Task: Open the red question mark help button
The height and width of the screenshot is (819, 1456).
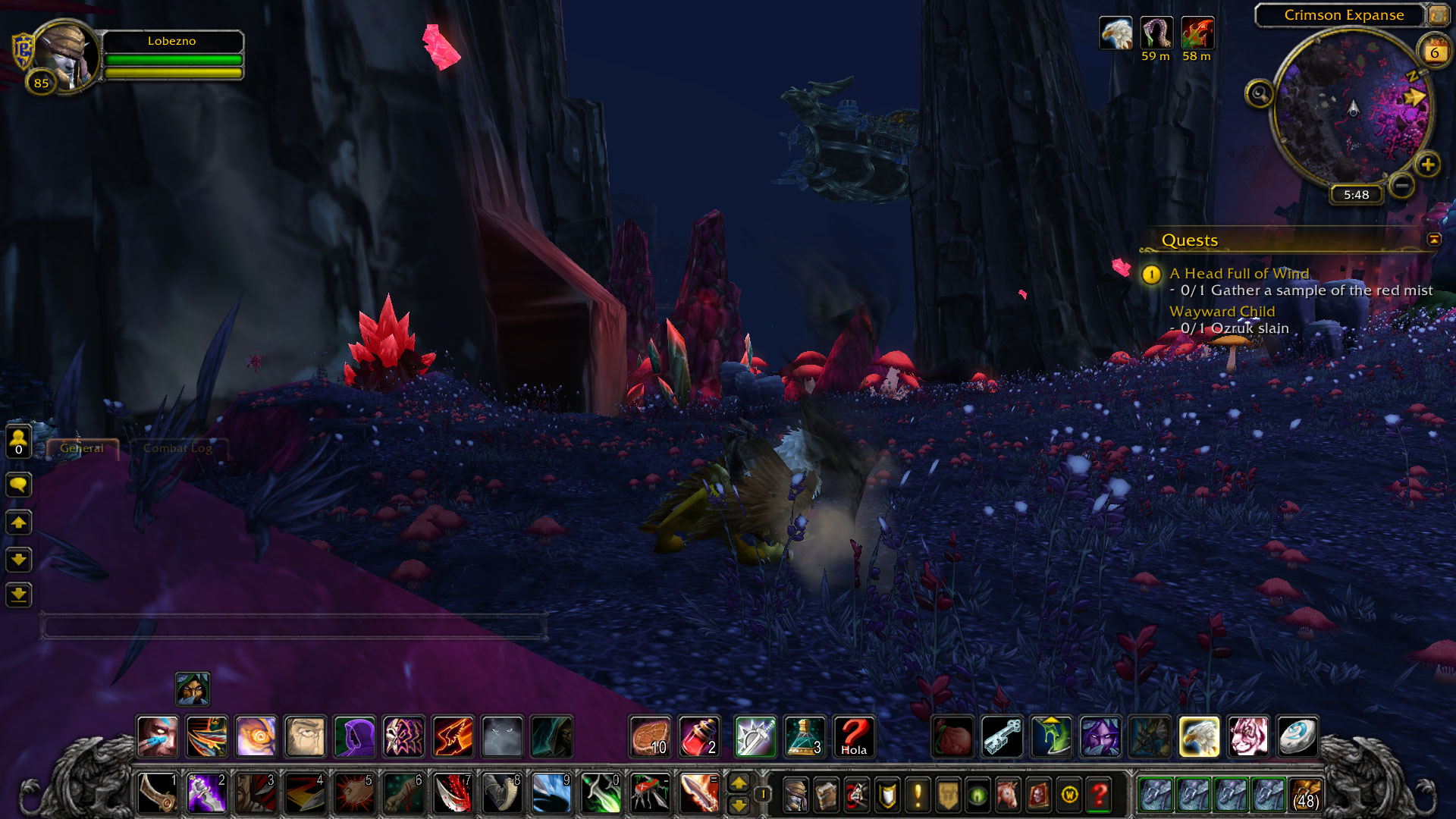Action: [1099, 795]
